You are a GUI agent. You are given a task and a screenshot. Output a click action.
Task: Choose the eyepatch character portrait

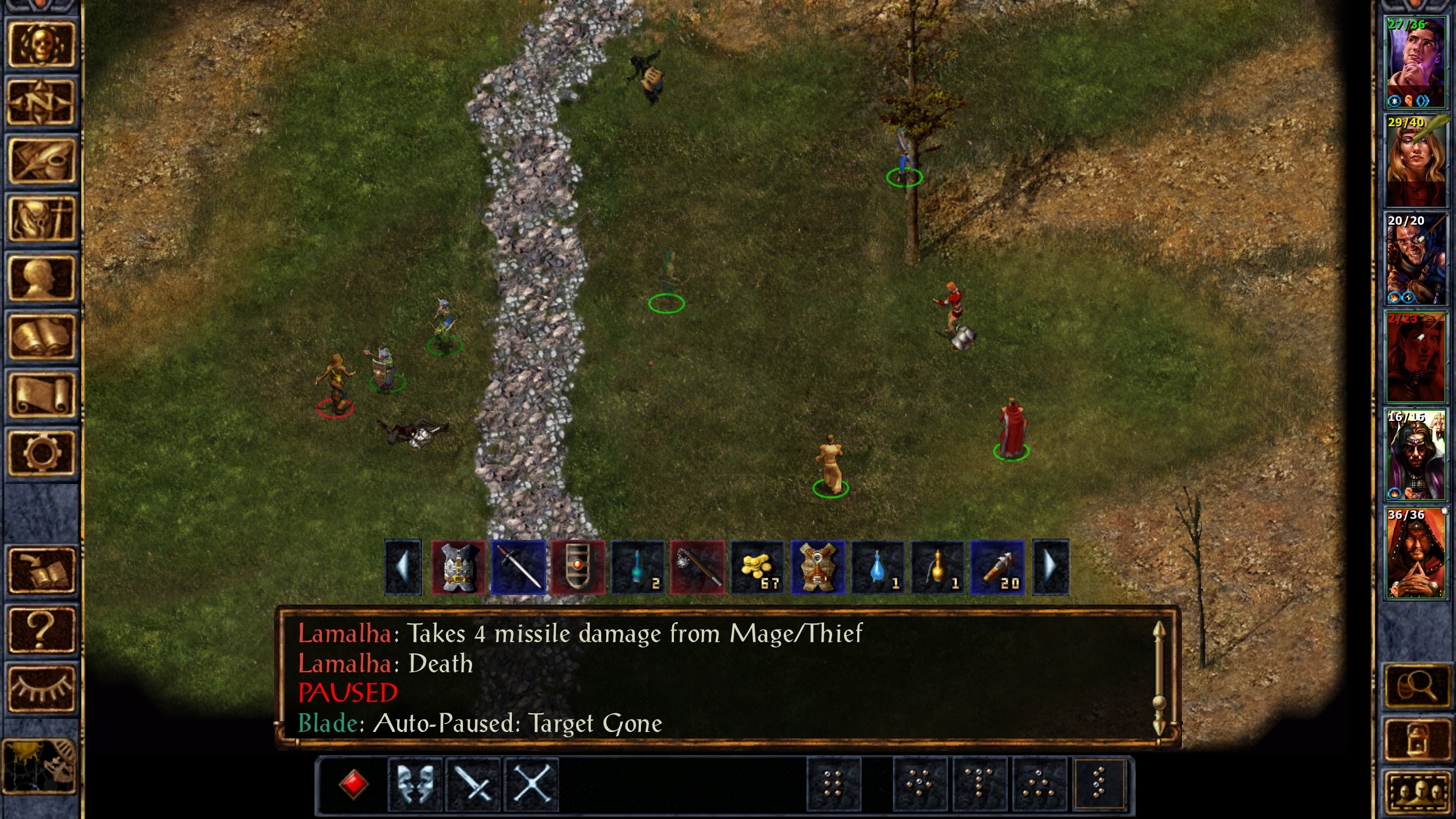1416,259
